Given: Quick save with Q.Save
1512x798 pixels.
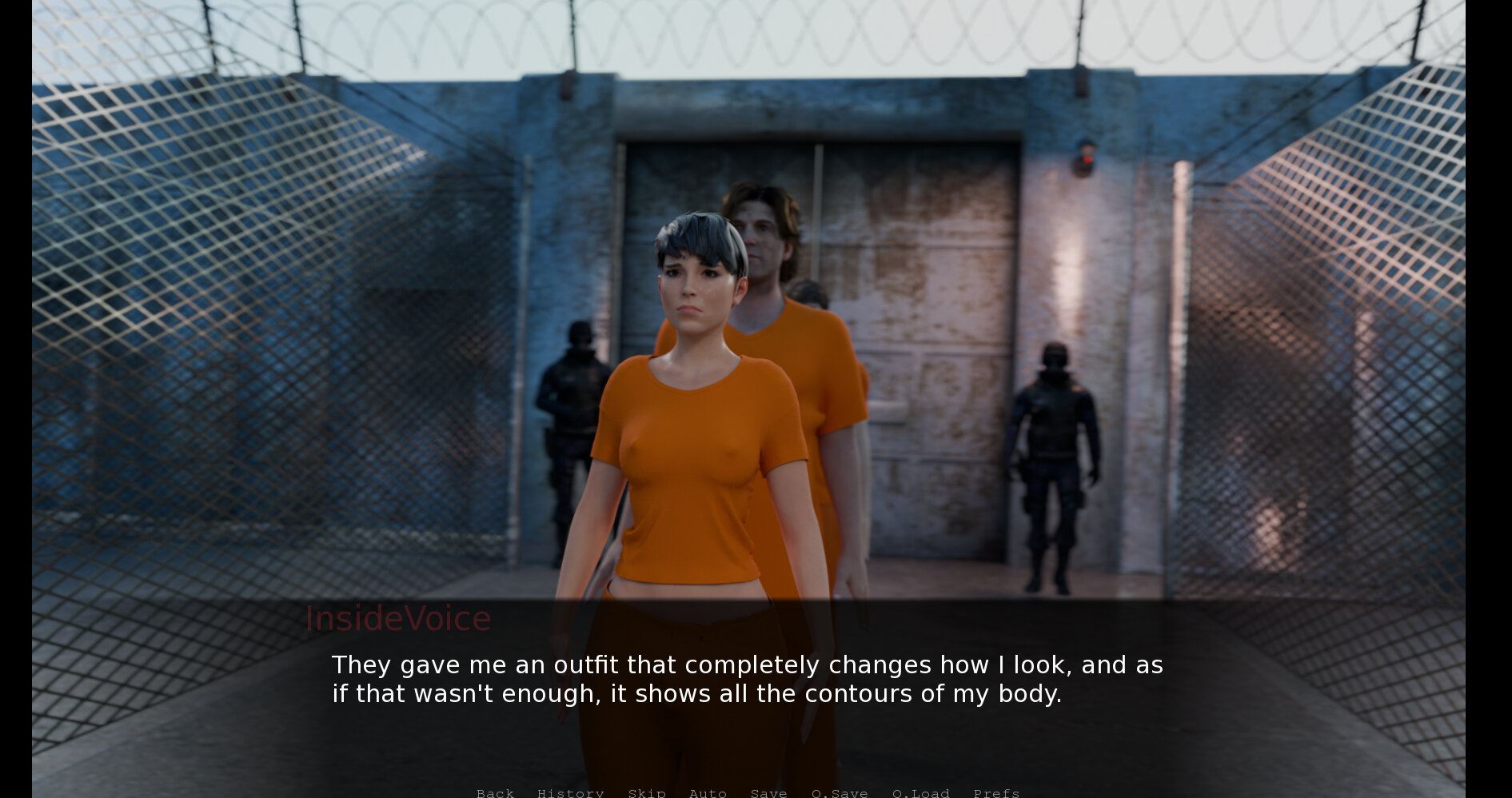Looking at the screenshot, I should [x=840, y=792].
